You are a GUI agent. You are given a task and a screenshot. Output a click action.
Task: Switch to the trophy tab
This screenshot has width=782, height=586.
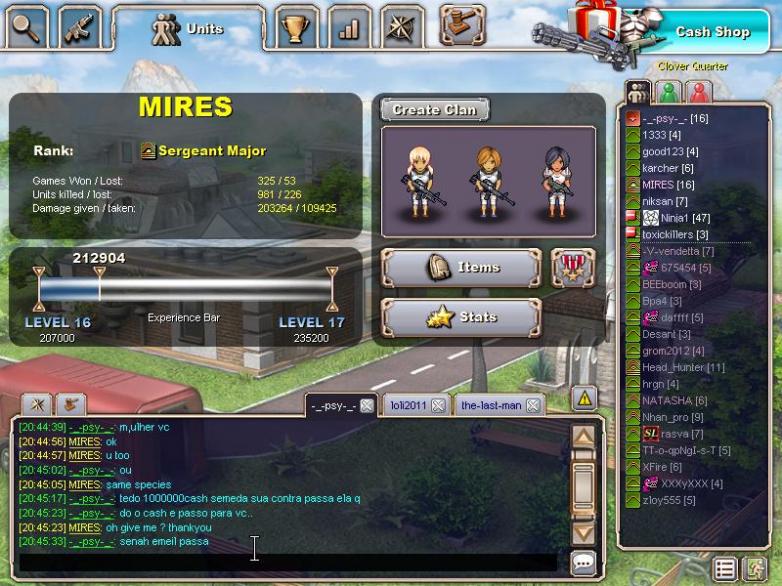click(294, 28)
